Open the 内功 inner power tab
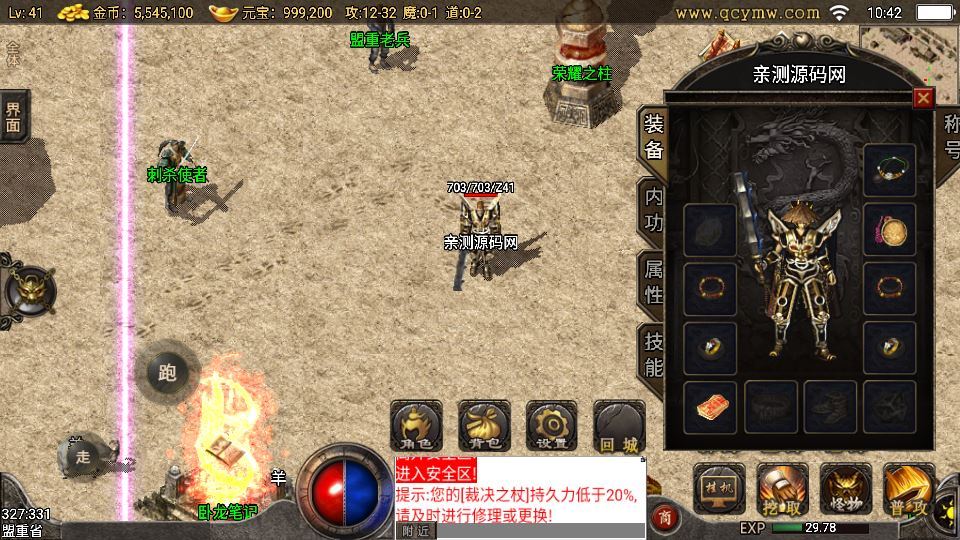Image resolution: width=960 pixels, height=540 pixels. [653, 209]
